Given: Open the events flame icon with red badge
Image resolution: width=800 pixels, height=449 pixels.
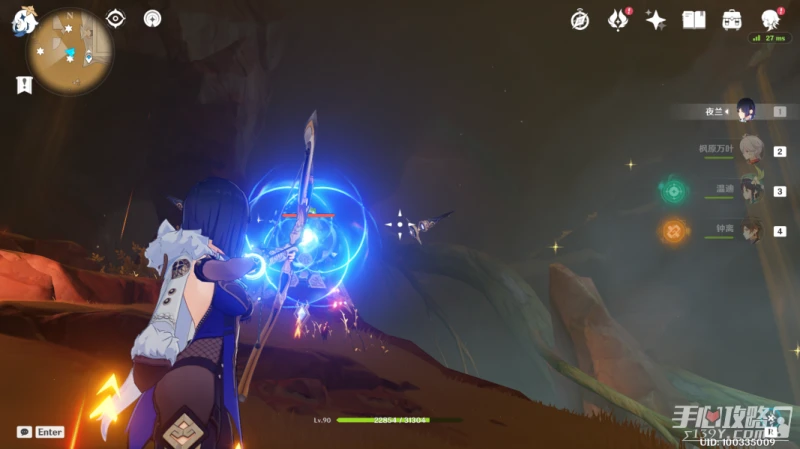Looking at the screenshot, I should (619, 20).
